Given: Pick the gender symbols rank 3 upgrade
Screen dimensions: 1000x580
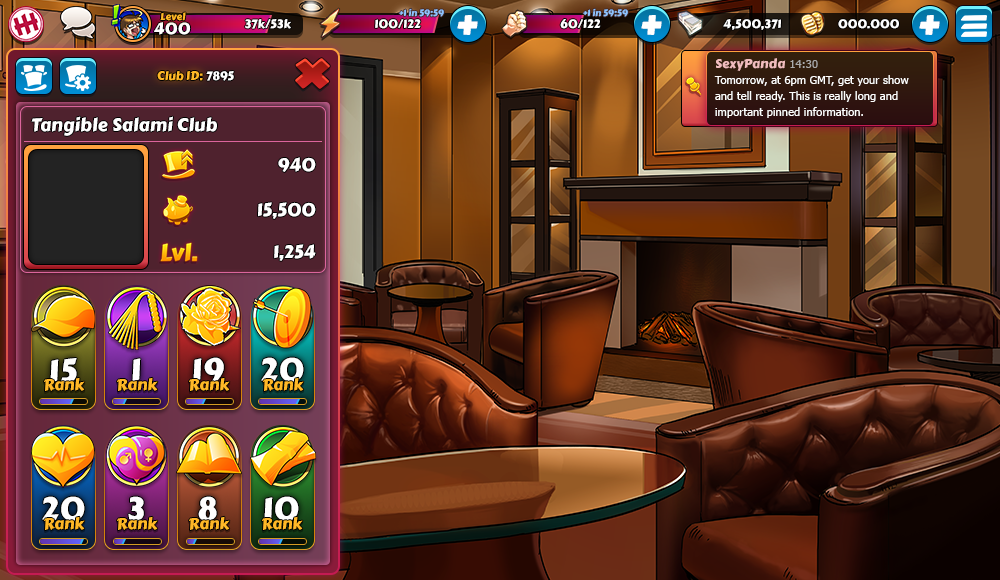Looking at the screenshot, I should click(x=137, y=488).
